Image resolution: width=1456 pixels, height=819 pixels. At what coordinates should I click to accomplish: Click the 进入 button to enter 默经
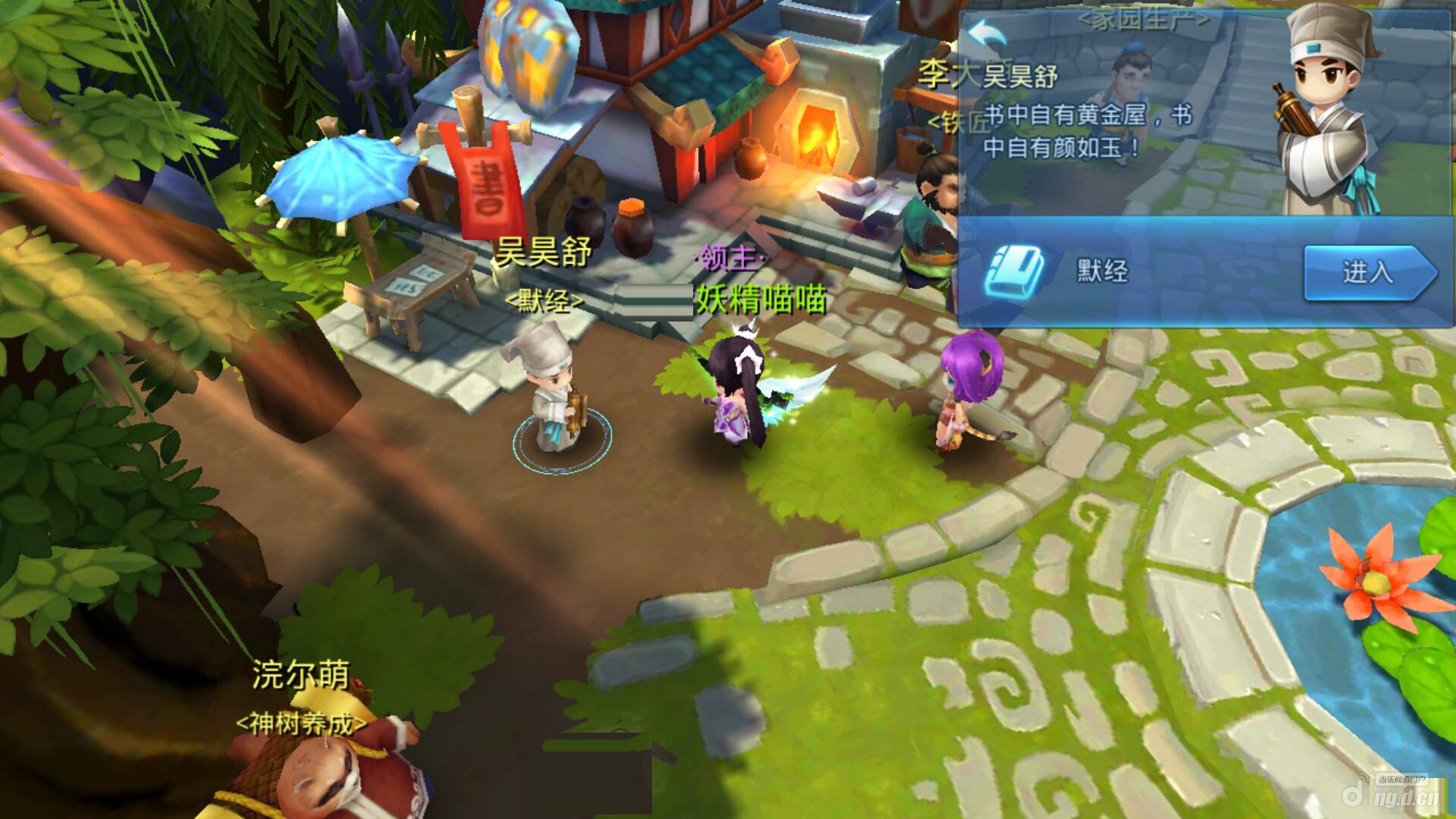[x=1367, y=272]
